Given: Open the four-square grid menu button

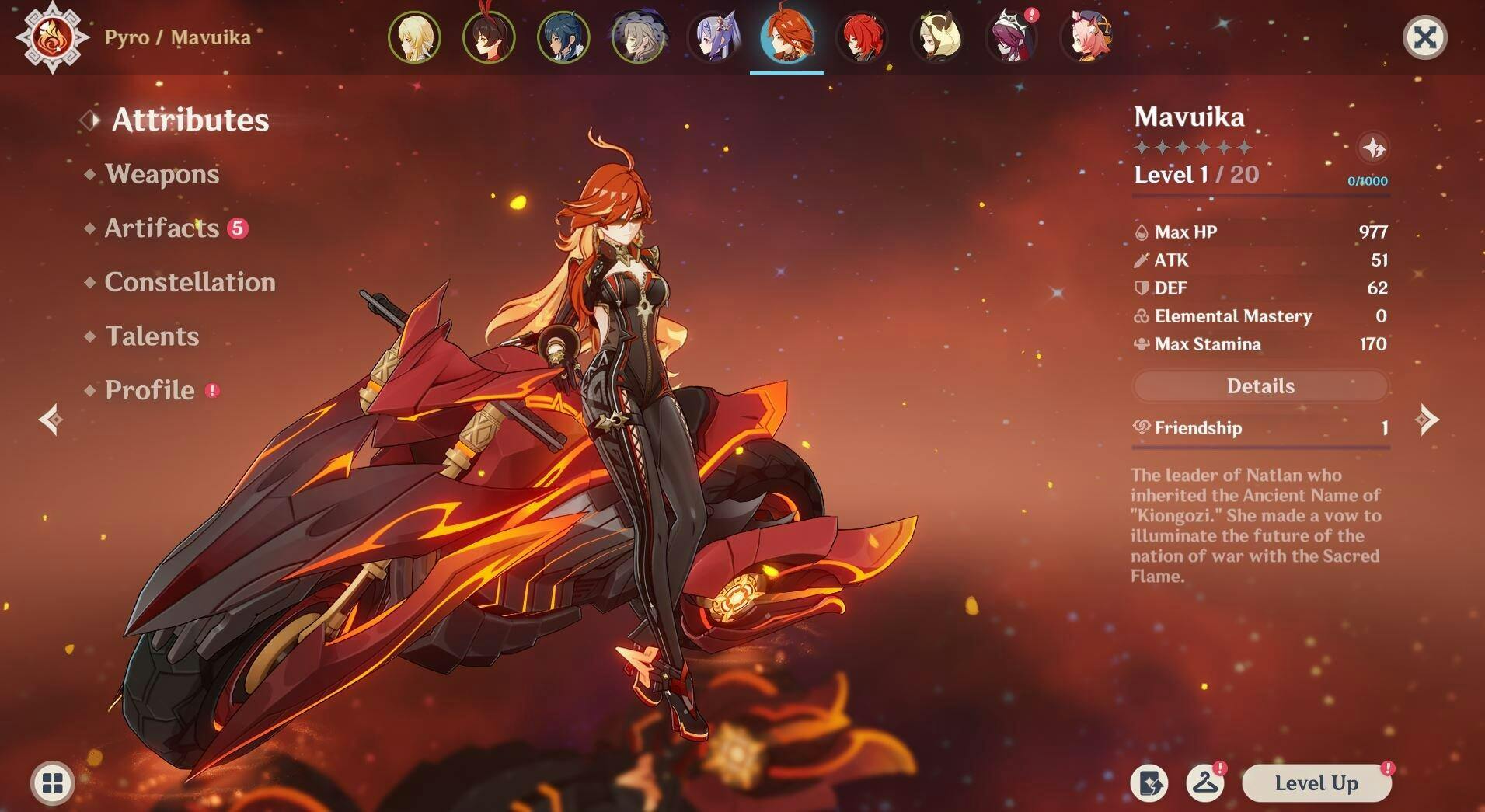Looking at the screenshot, I should [53, 783].
